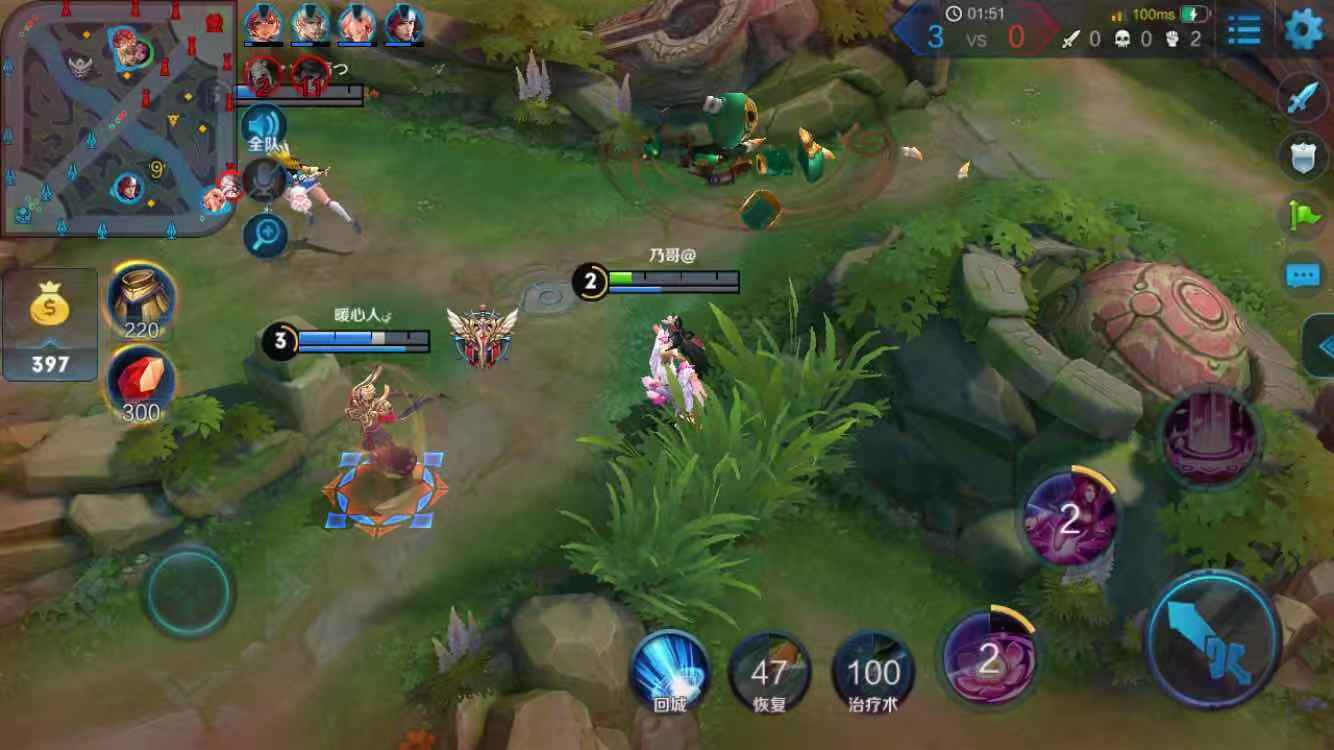The image size is (1334, 750).
Task: Open the quick chat message bubble
Action: (x=1304, y=274)
